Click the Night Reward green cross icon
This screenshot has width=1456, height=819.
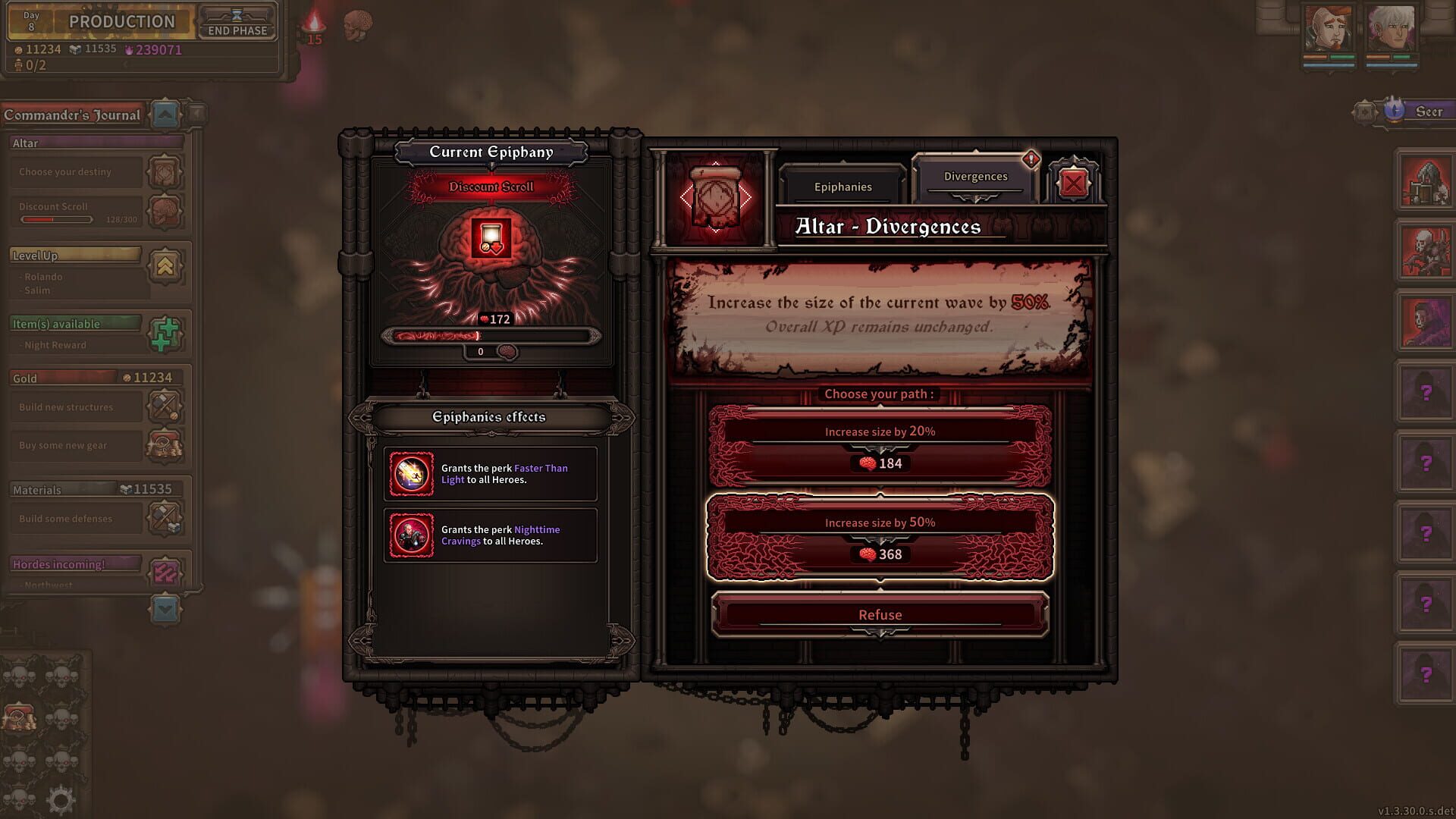pos(165,334)
